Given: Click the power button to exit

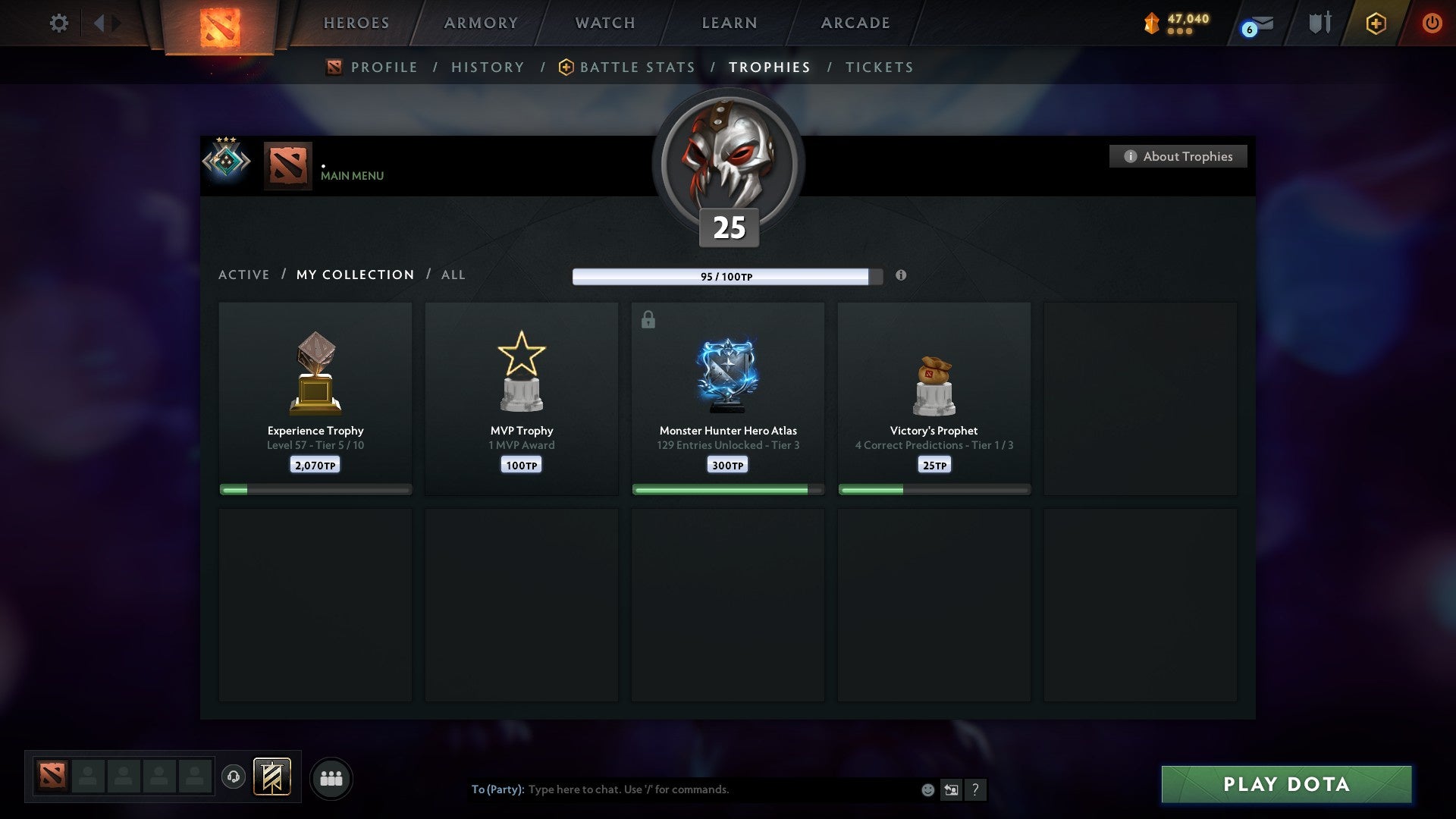Looking at the screenshot, I should click(1432, 23).
